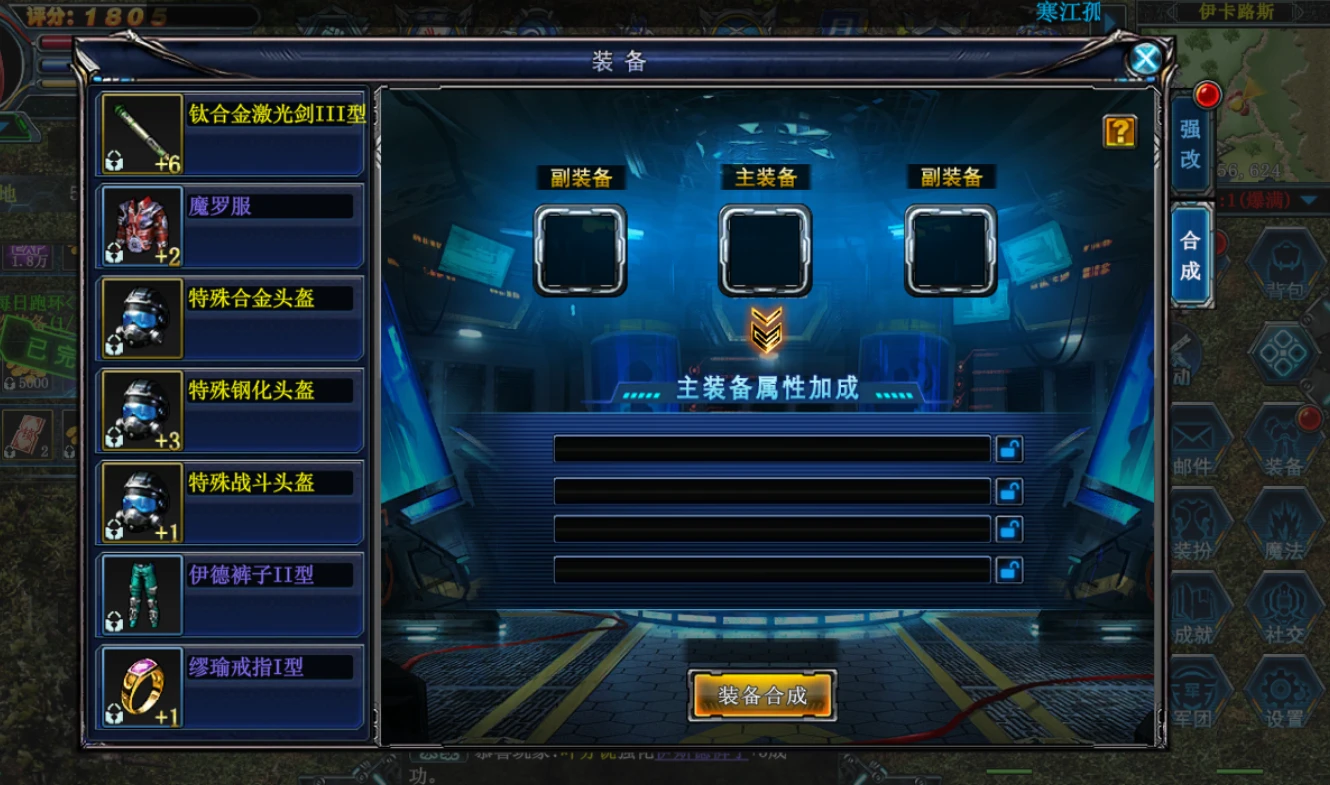
Task: Open the 魔法 magic menu
Action: 1284,528
